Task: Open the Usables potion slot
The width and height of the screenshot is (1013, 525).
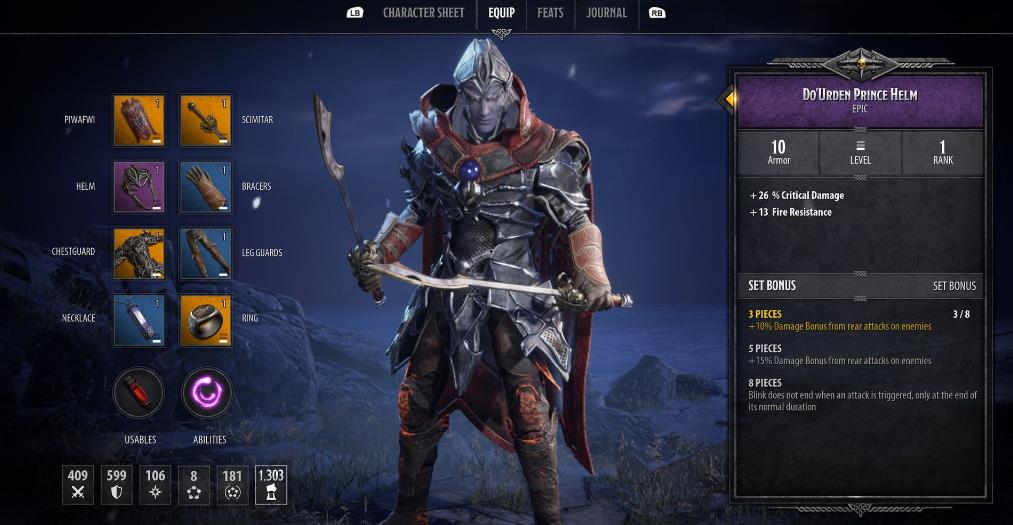Action: 139,393
